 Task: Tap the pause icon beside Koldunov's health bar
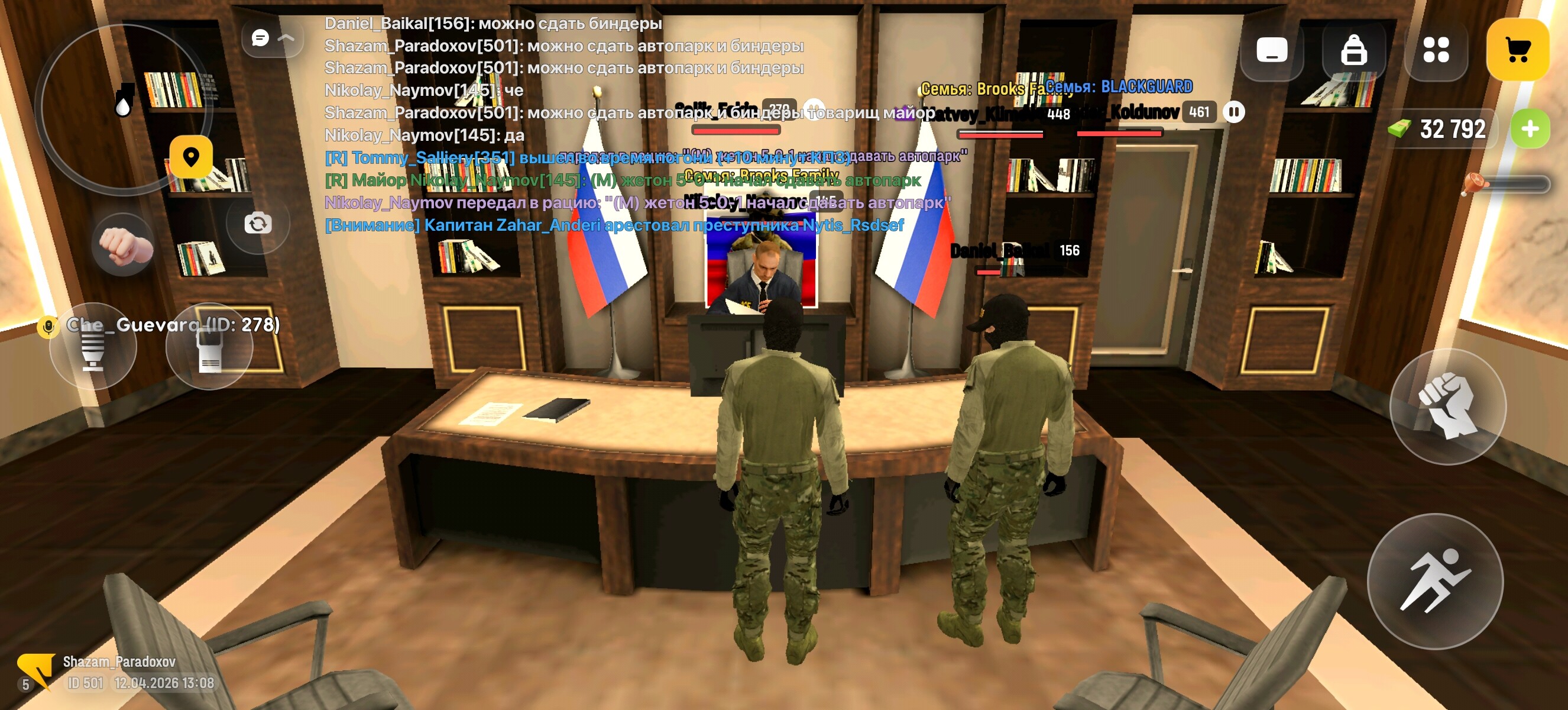(1235, 112)
